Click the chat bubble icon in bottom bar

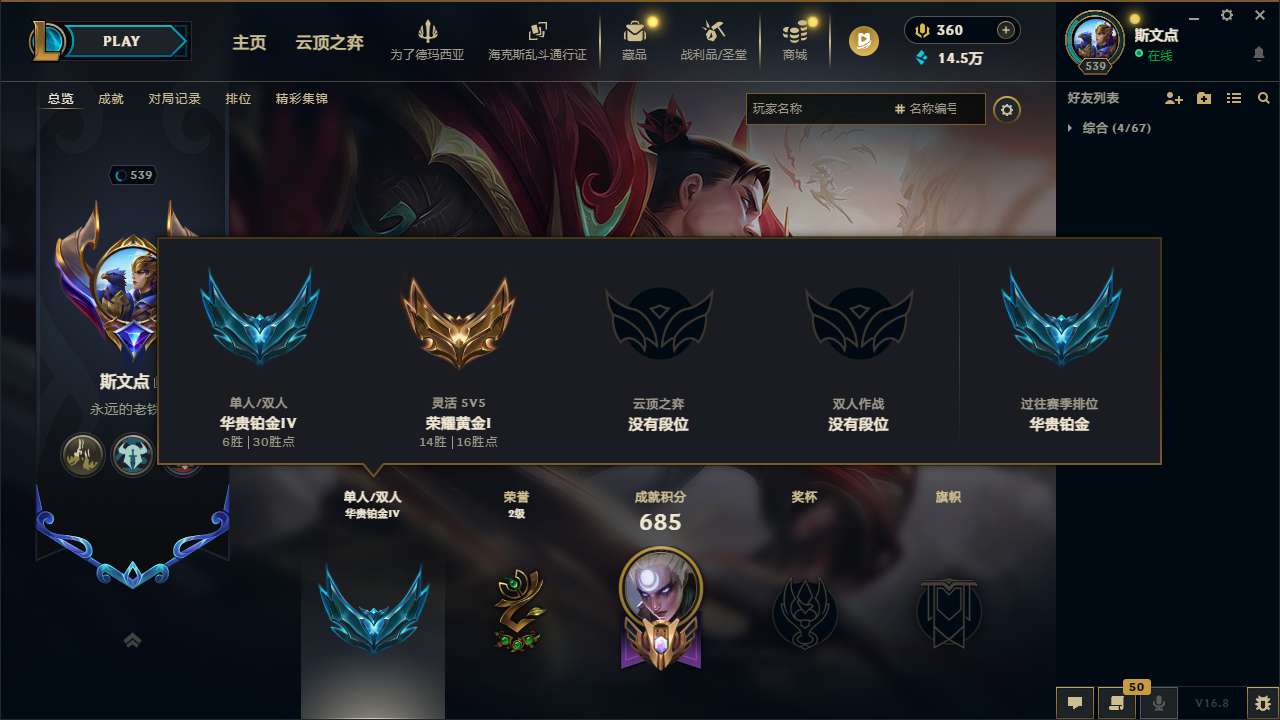1075,703
